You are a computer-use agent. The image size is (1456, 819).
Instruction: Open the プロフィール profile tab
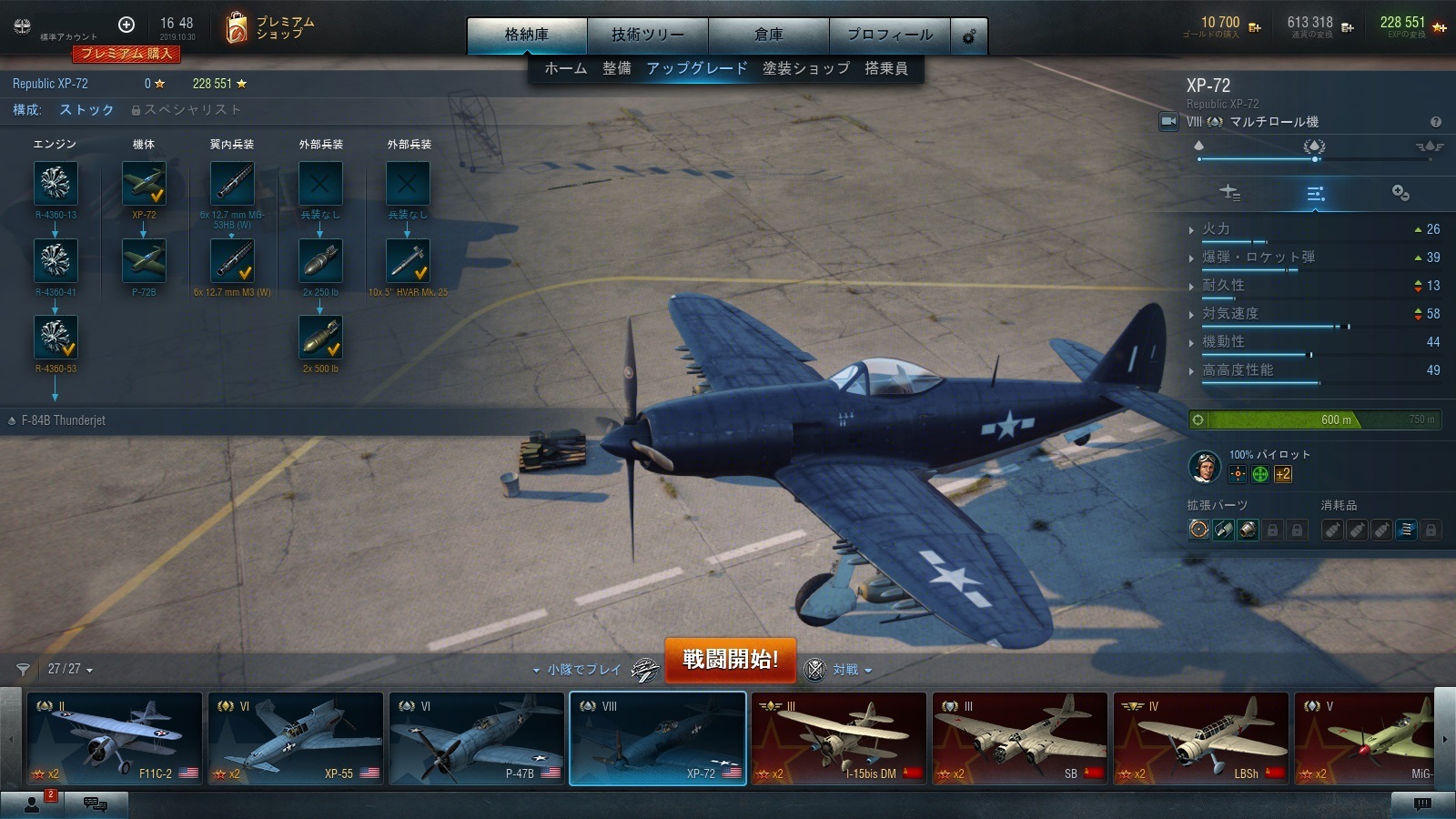point(889,35)
